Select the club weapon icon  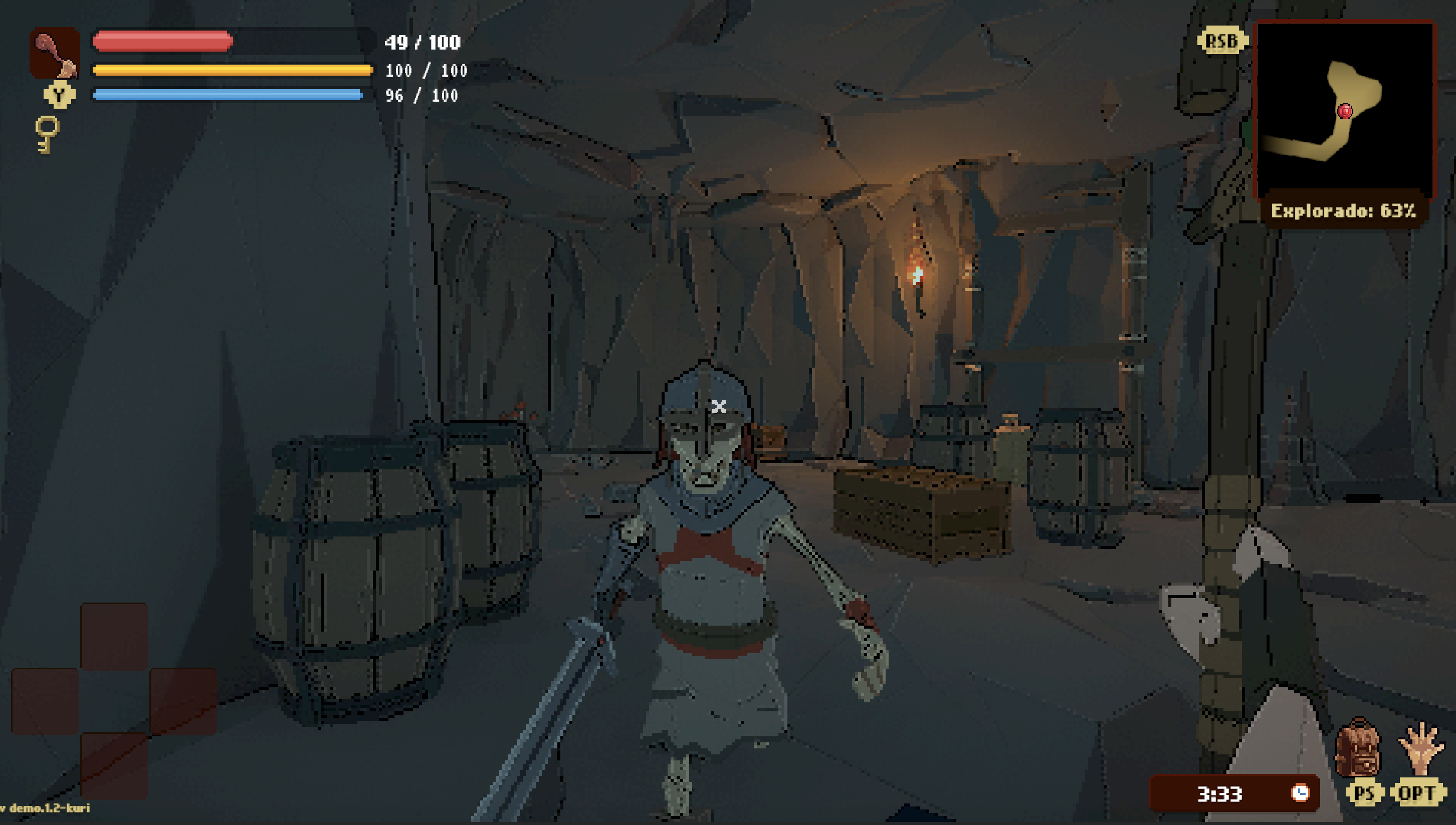(x=55, y=54)
